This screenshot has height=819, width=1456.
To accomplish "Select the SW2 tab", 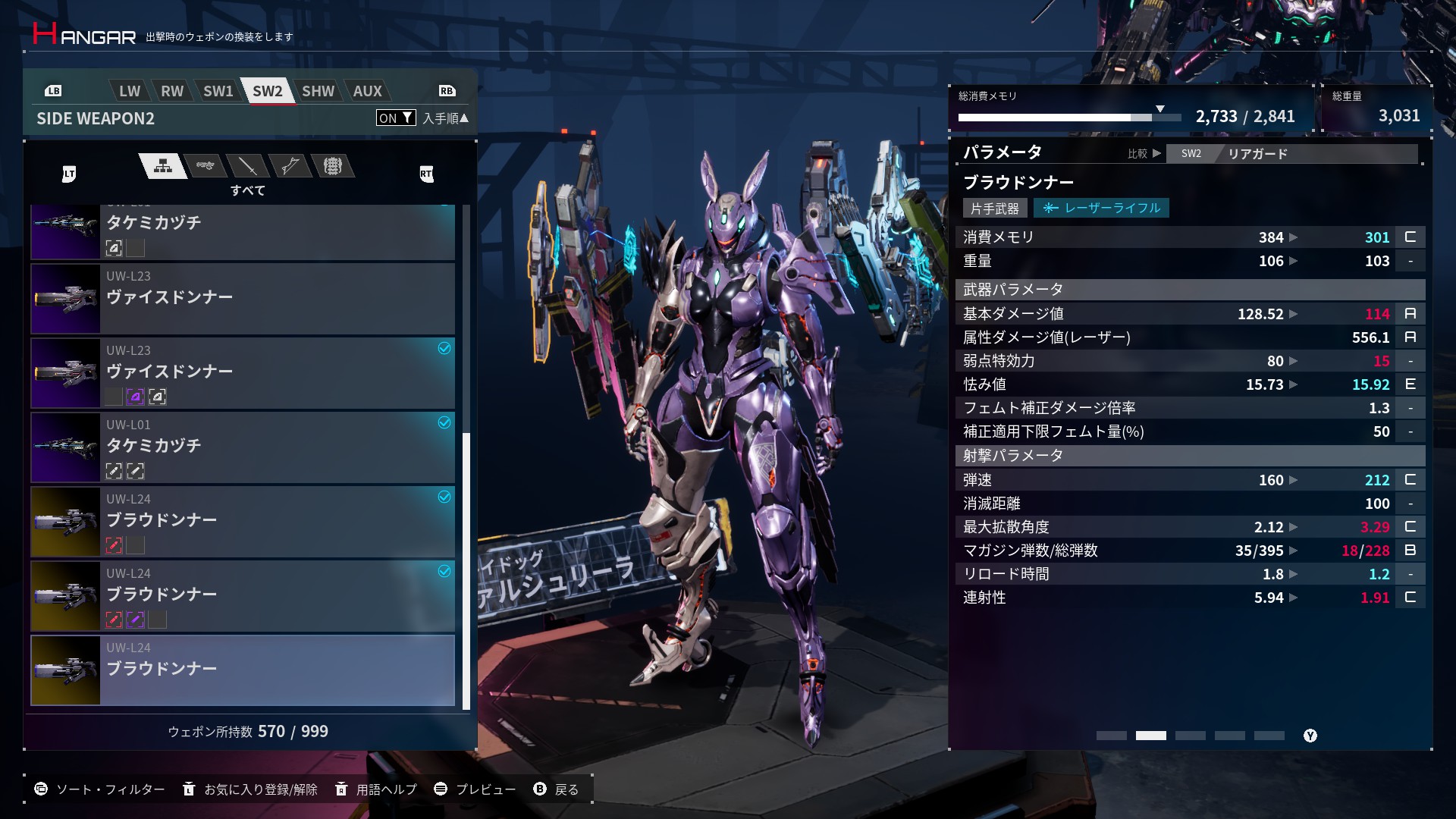I will click(267, 91).
